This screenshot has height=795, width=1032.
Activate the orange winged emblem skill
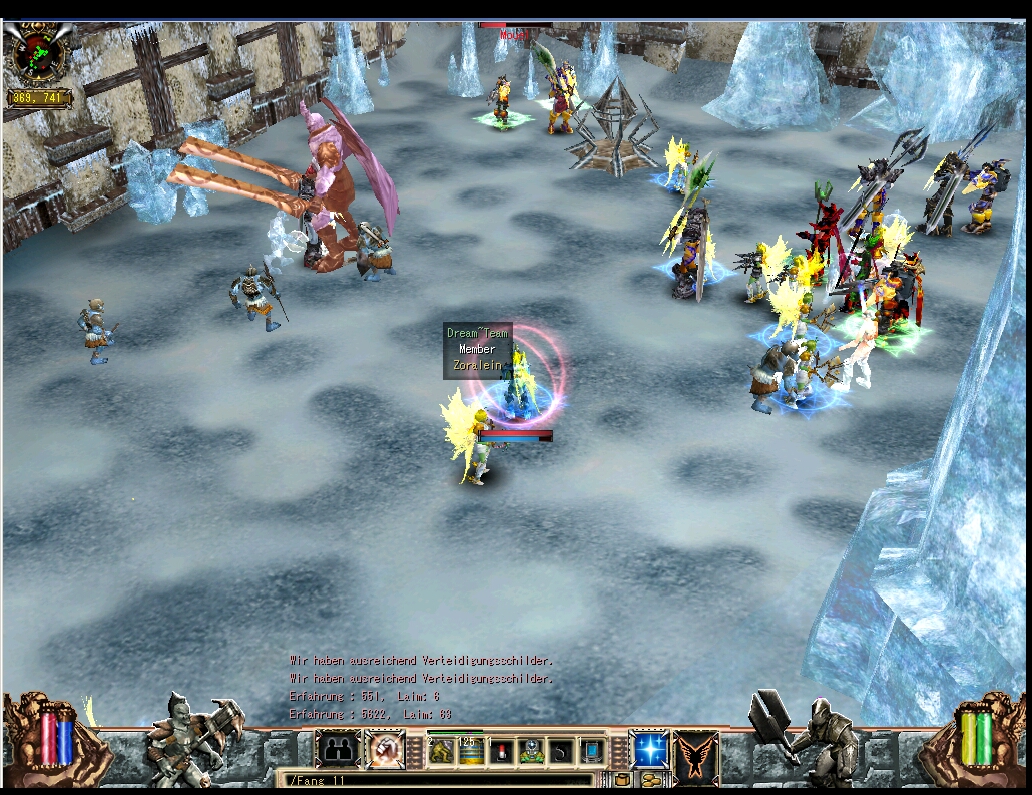[695, 752]
